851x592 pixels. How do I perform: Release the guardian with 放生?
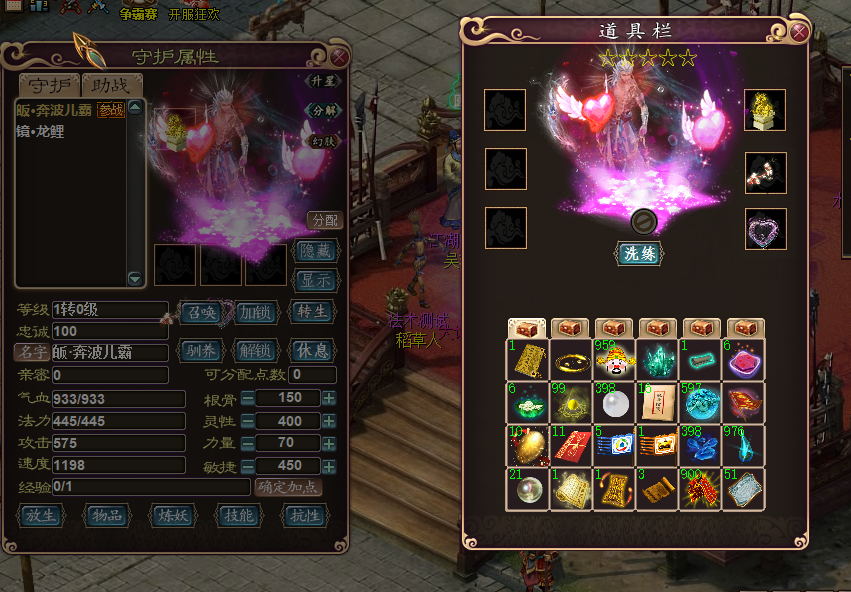43,516
